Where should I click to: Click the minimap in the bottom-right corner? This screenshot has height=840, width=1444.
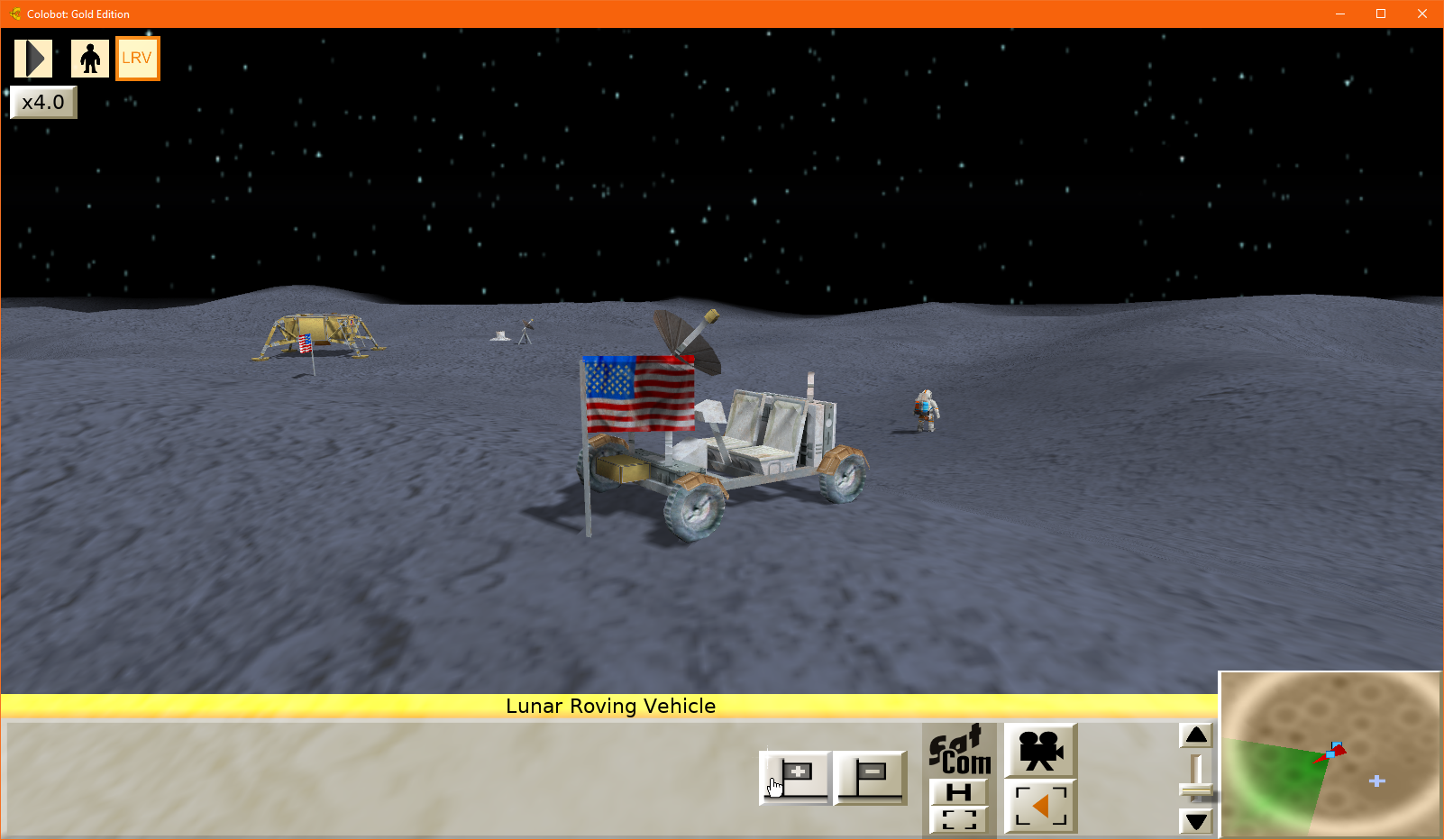[1330, 755]
